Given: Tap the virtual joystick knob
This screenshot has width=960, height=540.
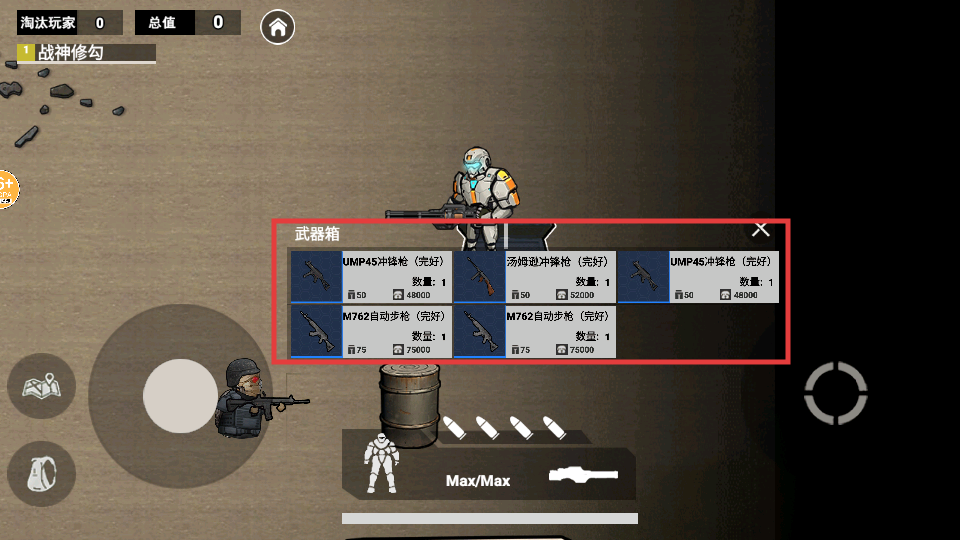Looking at the screenshot, I should pyautogui.click(x=180, y=396).
